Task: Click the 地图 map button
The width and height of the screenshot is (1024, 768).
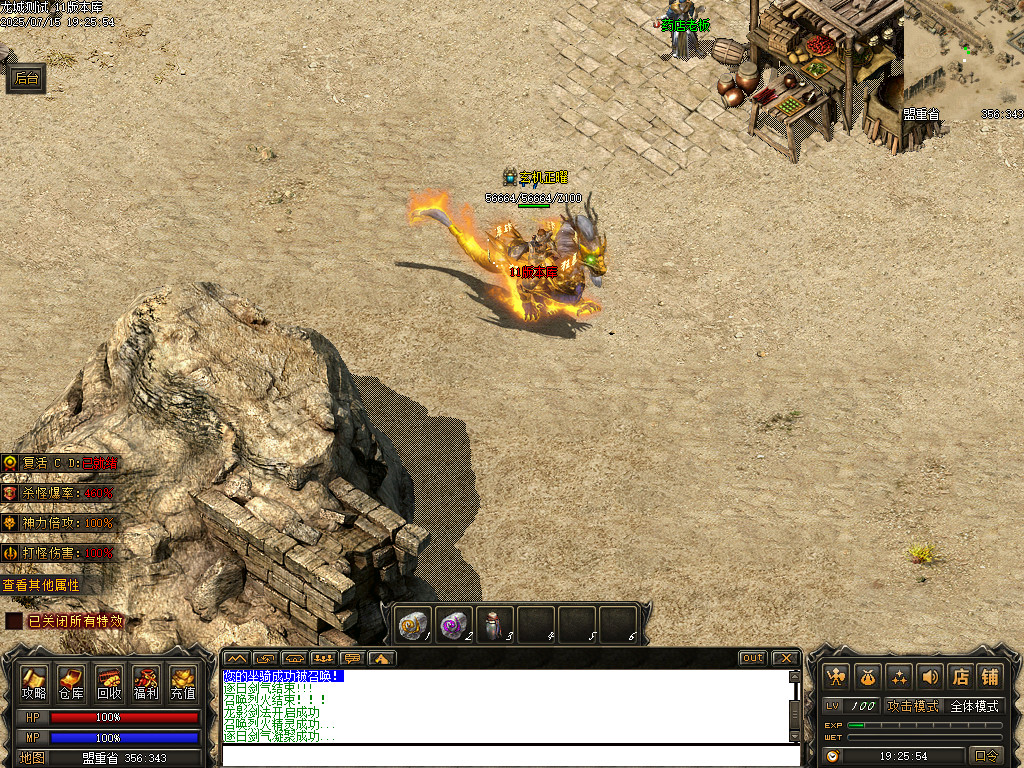Action: coord(33,758)
